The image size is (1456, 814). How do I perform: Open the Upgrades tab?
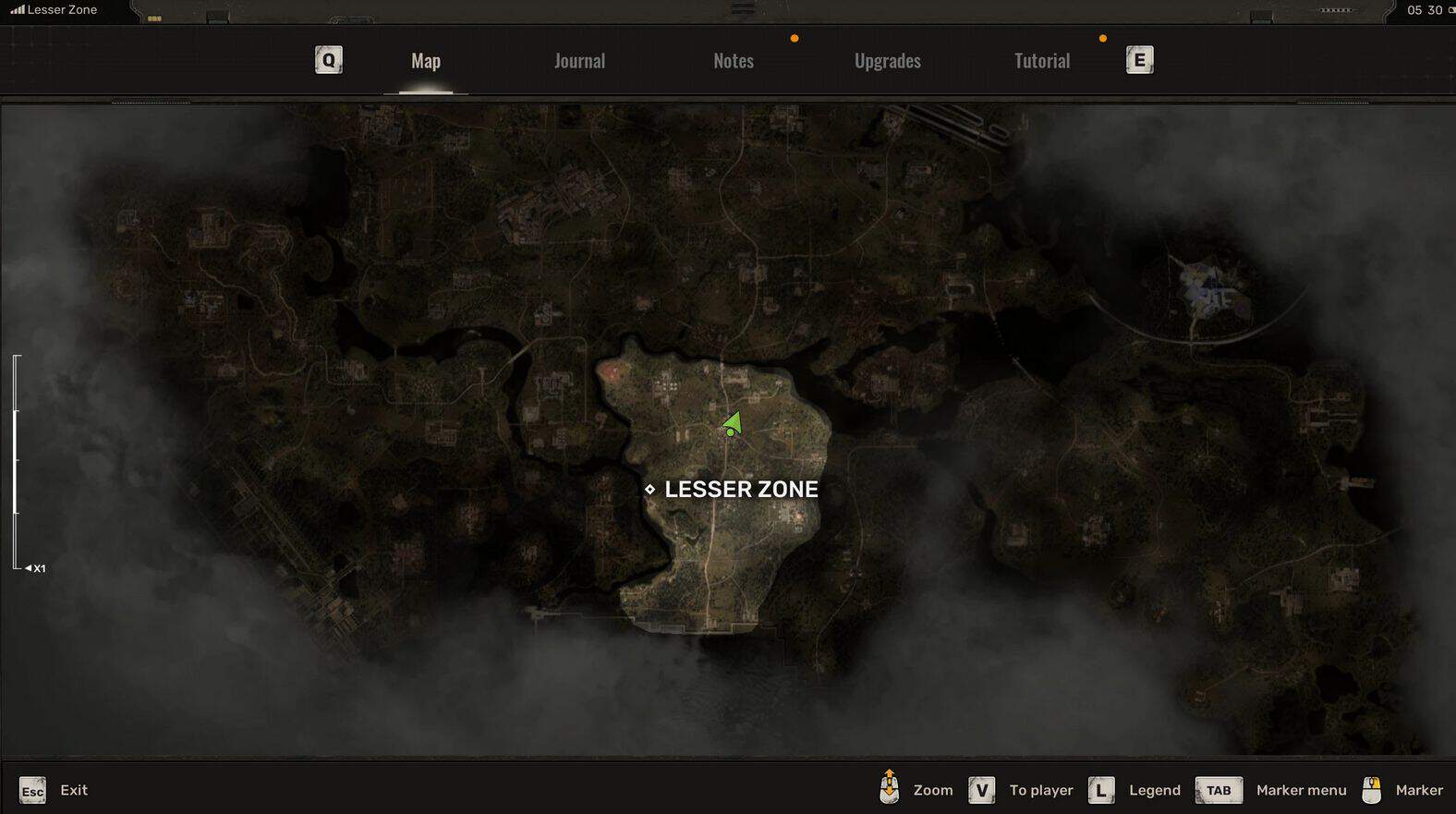pyautogui.click(x=887, y=61)
